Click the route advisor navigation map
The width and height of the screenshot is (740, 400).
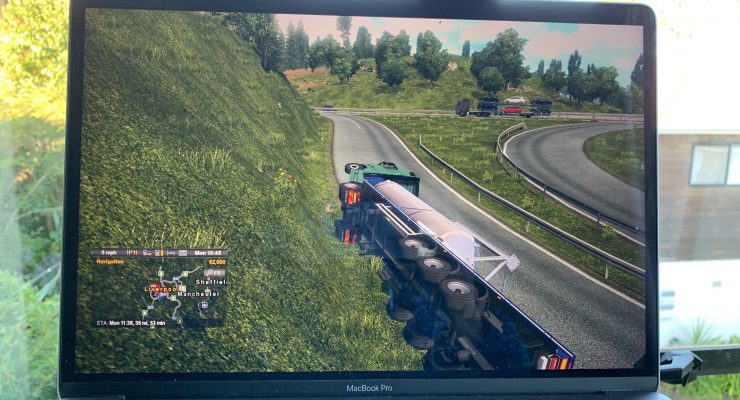click(160, 292)
